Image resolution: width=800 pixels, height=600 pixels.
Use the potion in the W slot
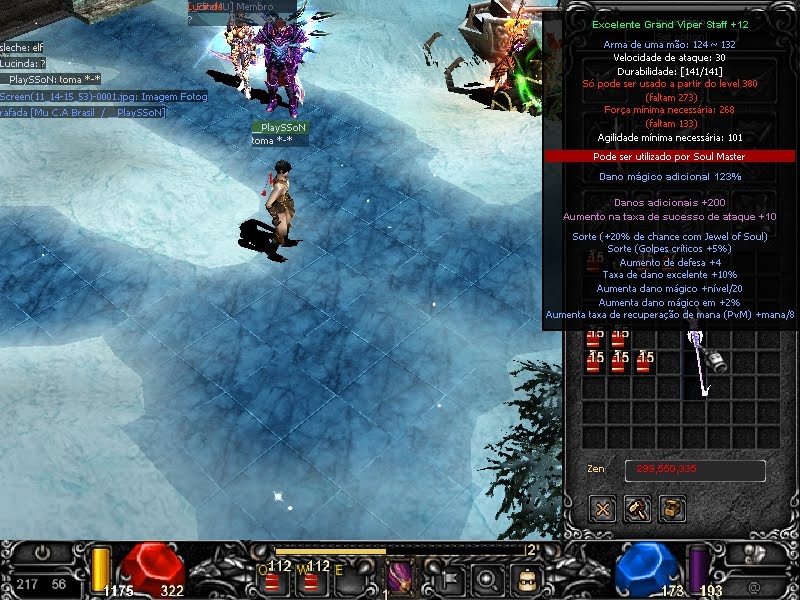click(x=315, y=578)
